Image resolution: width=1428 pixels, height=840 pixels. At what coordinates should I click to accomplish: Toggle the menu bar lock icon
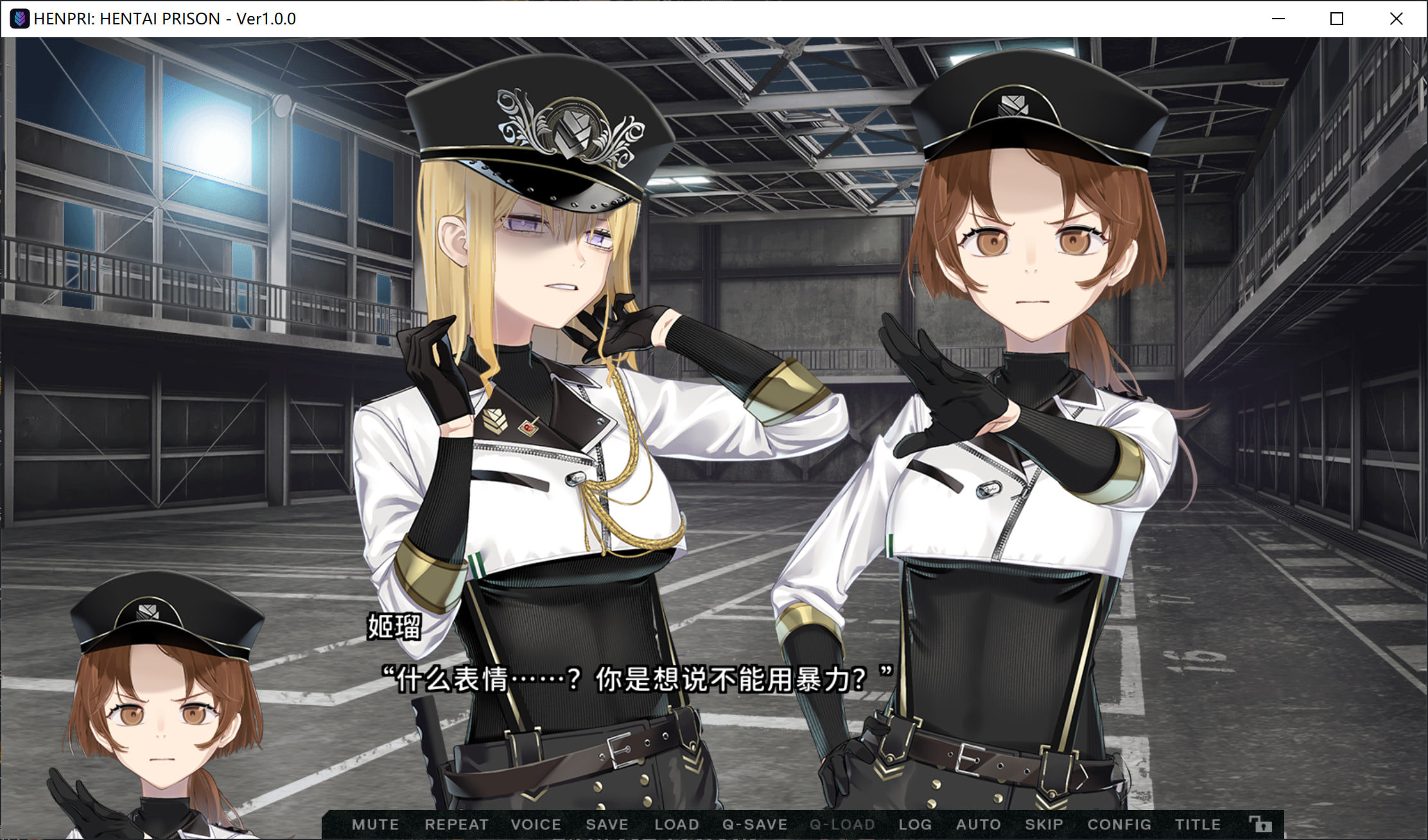pyautogui.click(x=1260, y=824)
